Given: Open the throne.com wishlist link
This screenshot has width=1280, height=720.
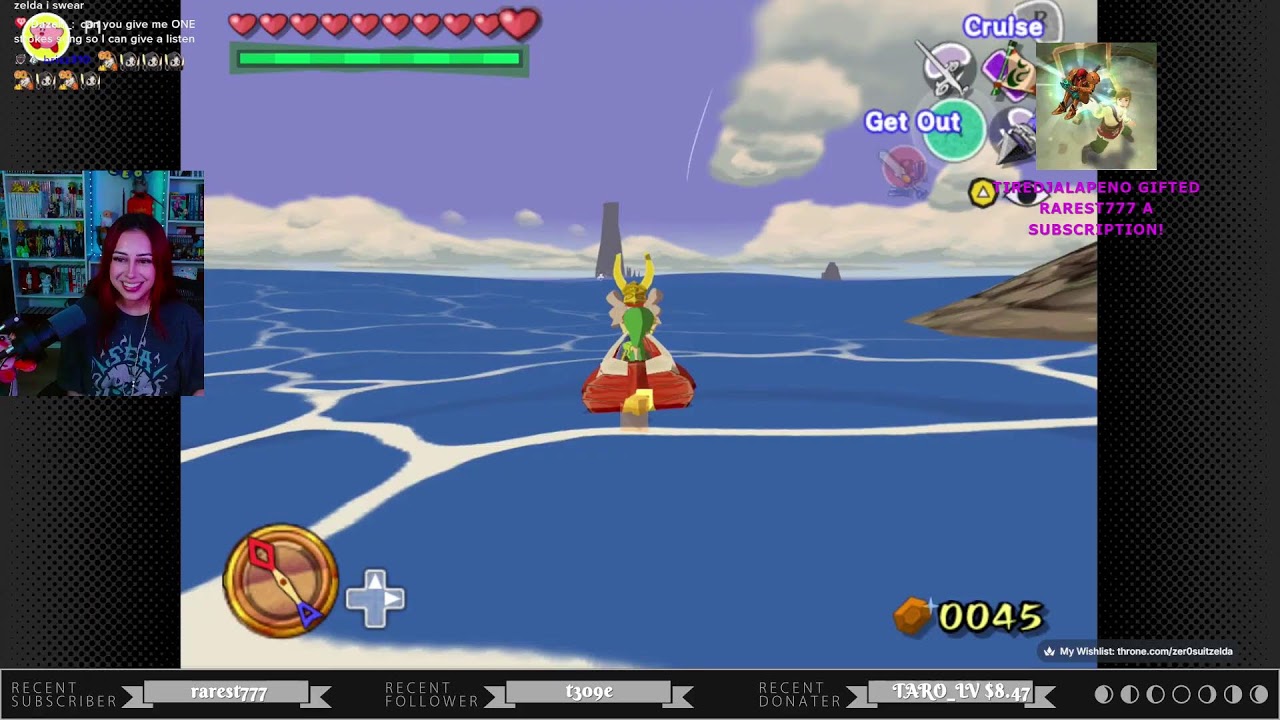Looking at the screenshot, I should (x=1140, y=650).
